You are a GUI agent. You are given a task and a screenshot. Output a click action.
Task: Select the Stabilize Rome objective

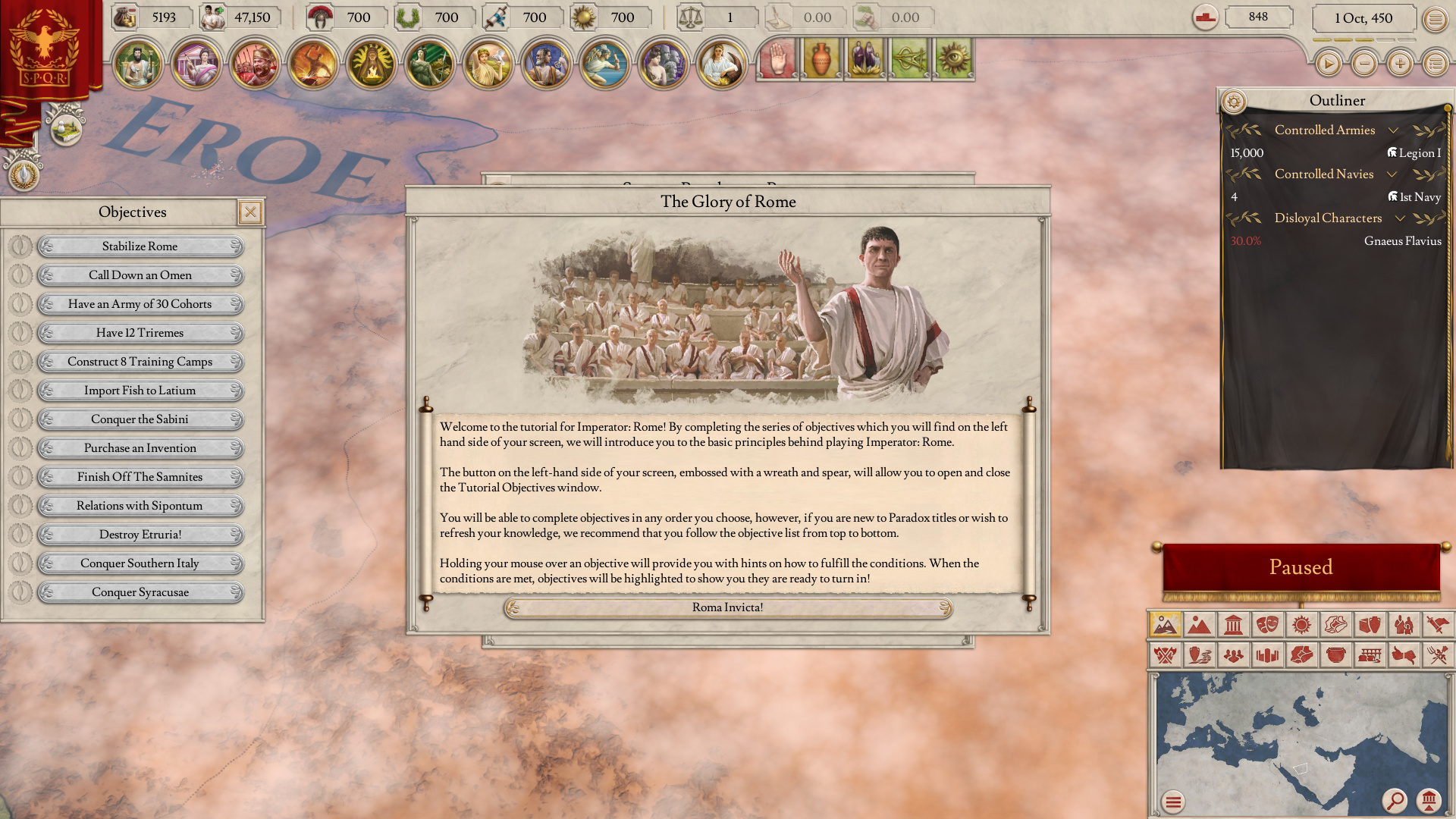[x=140, y=246]
